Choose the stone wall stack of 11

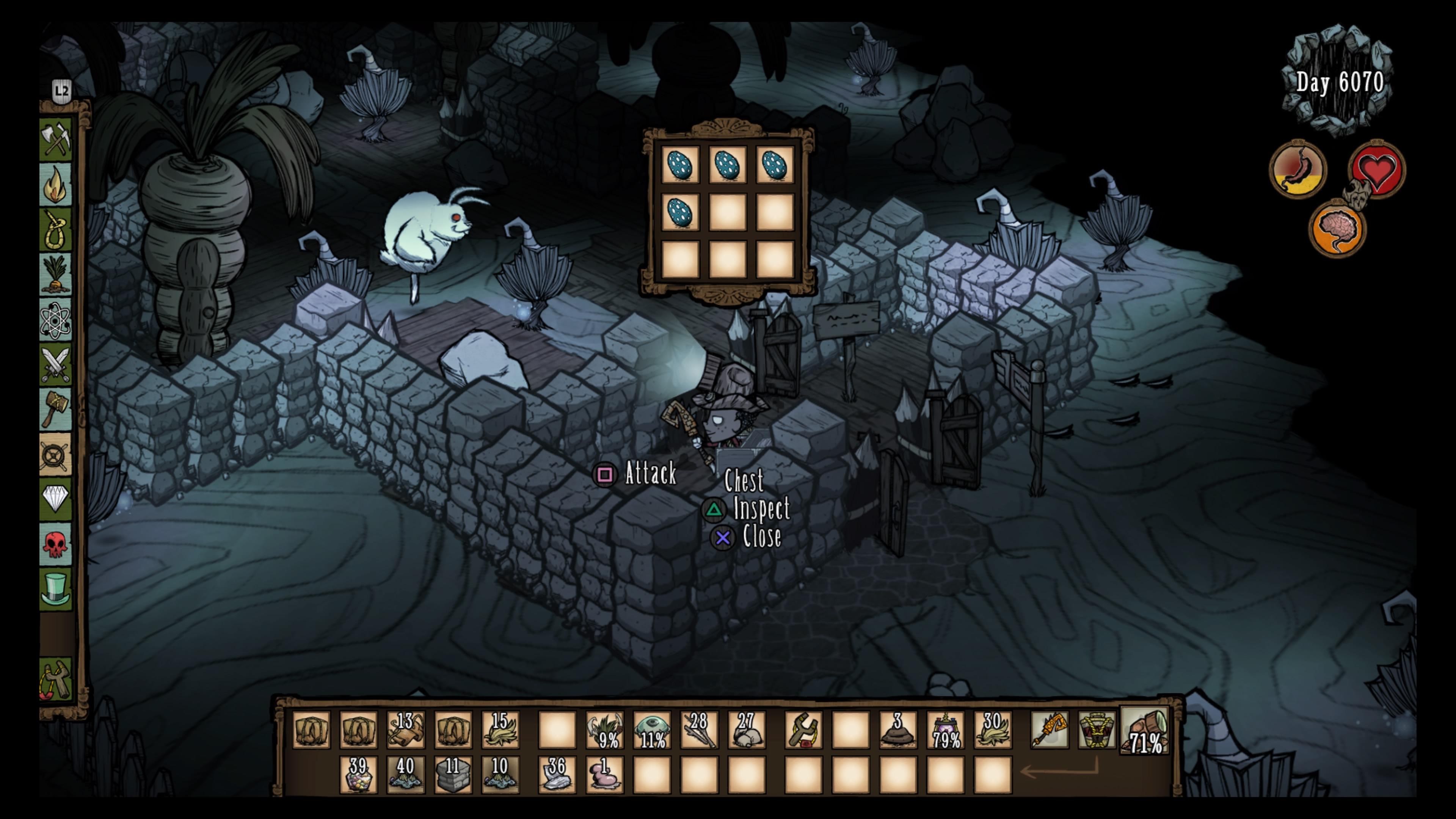453,774
